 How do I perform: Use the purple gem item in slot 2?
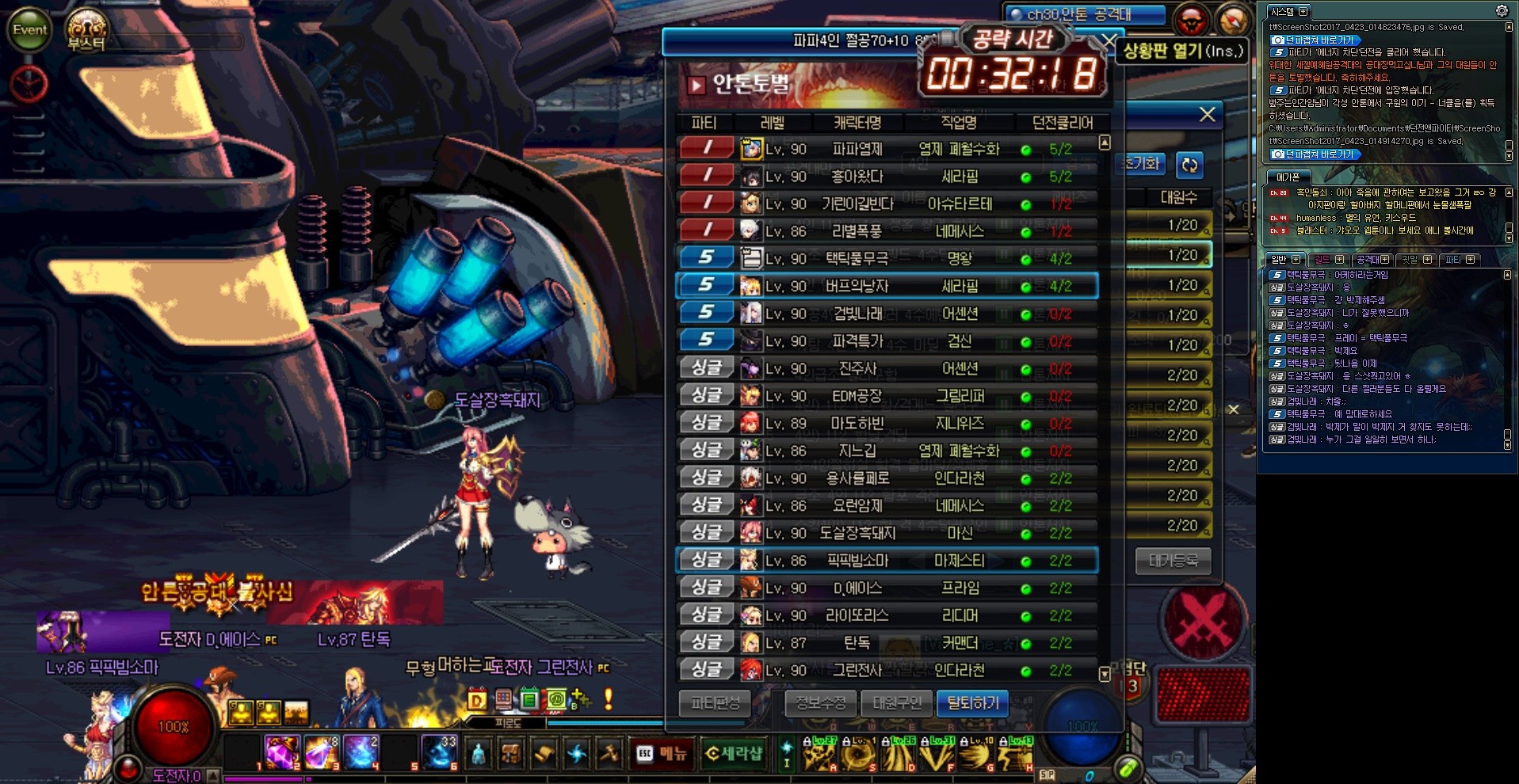(x=281, y=752)
